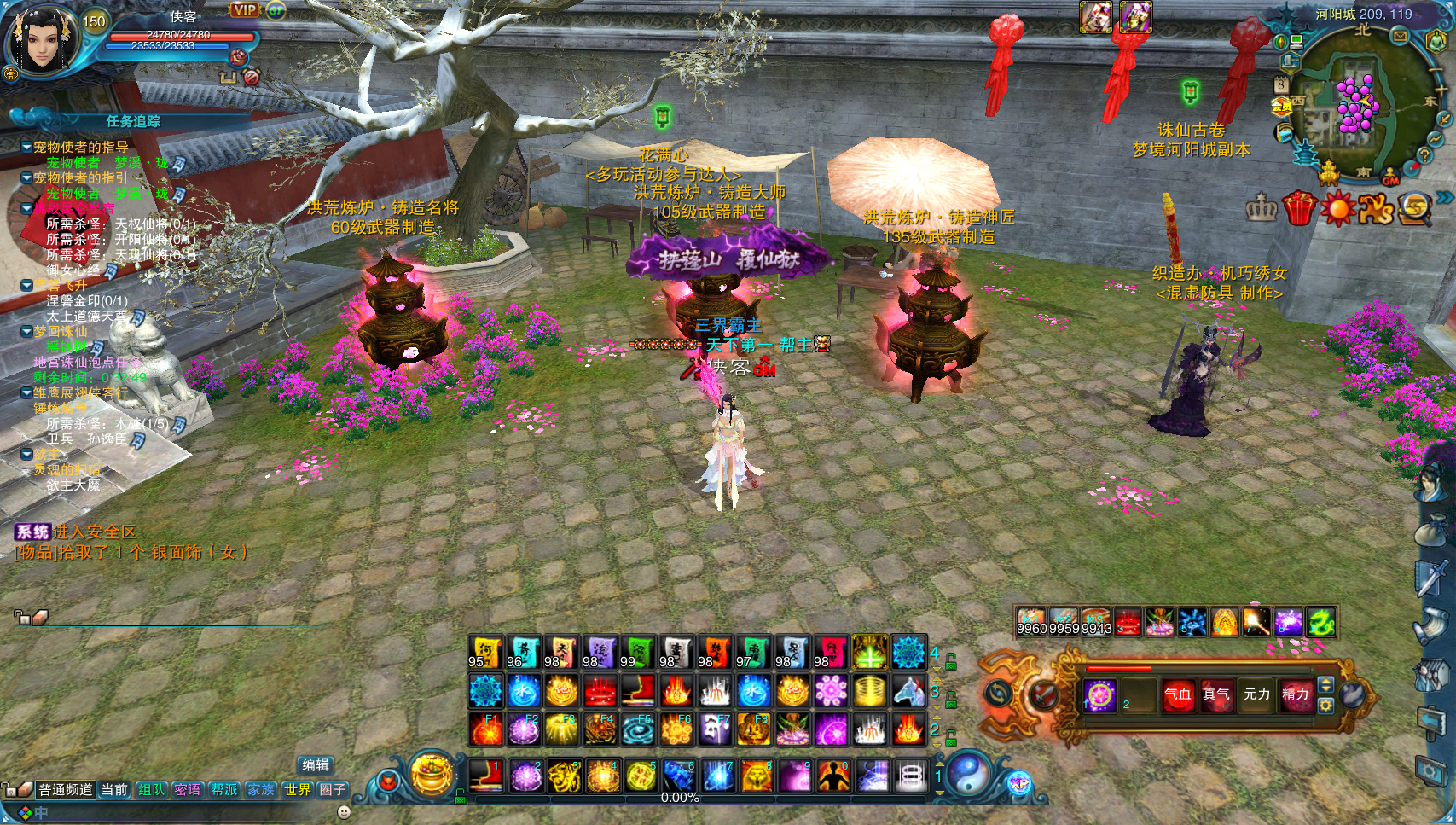
Task: Open the yin-yang orb button
Action: (x=969, y=775)
